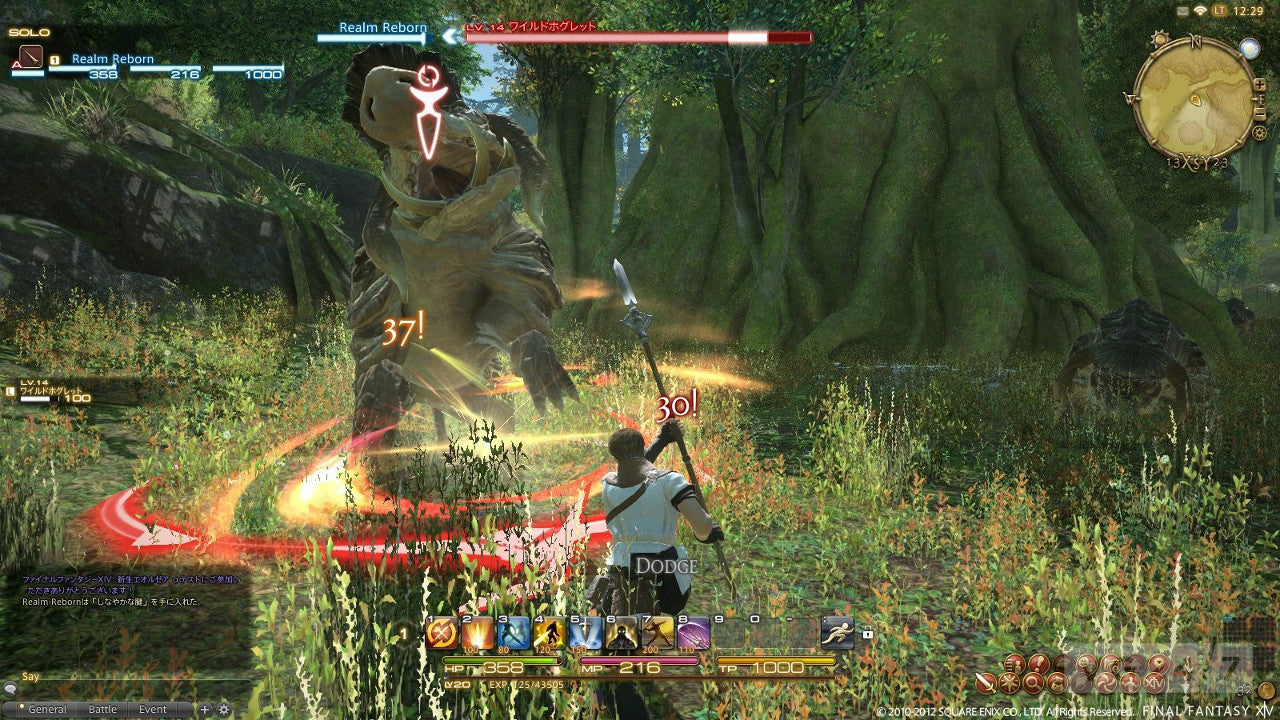Open the Event chat tab
This screenshot has height=720, width=1280.
coord(152,709)
